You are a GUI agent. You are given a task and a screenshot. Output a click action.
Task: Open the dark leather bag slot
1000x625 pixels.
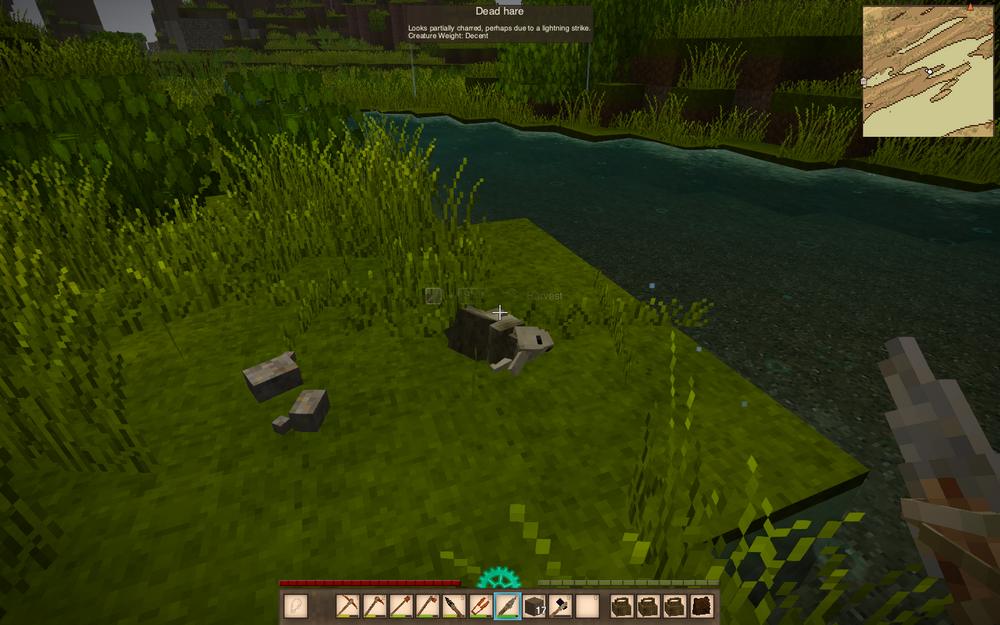pyautogui.click(x=702, y=605)
